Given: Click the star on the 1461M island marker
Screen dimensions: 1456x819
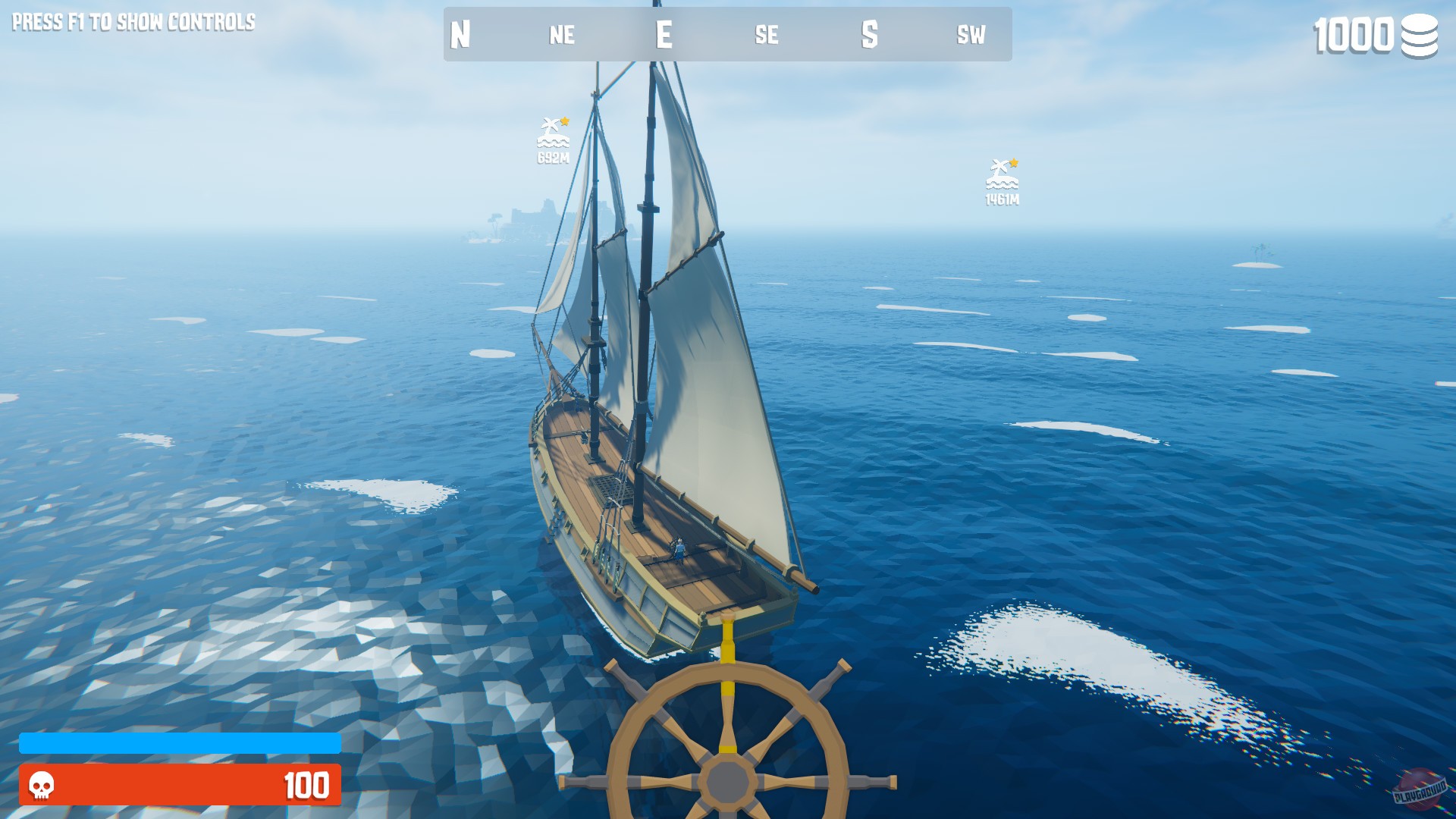Looking at the screenshot, I should click(1014, 162).
